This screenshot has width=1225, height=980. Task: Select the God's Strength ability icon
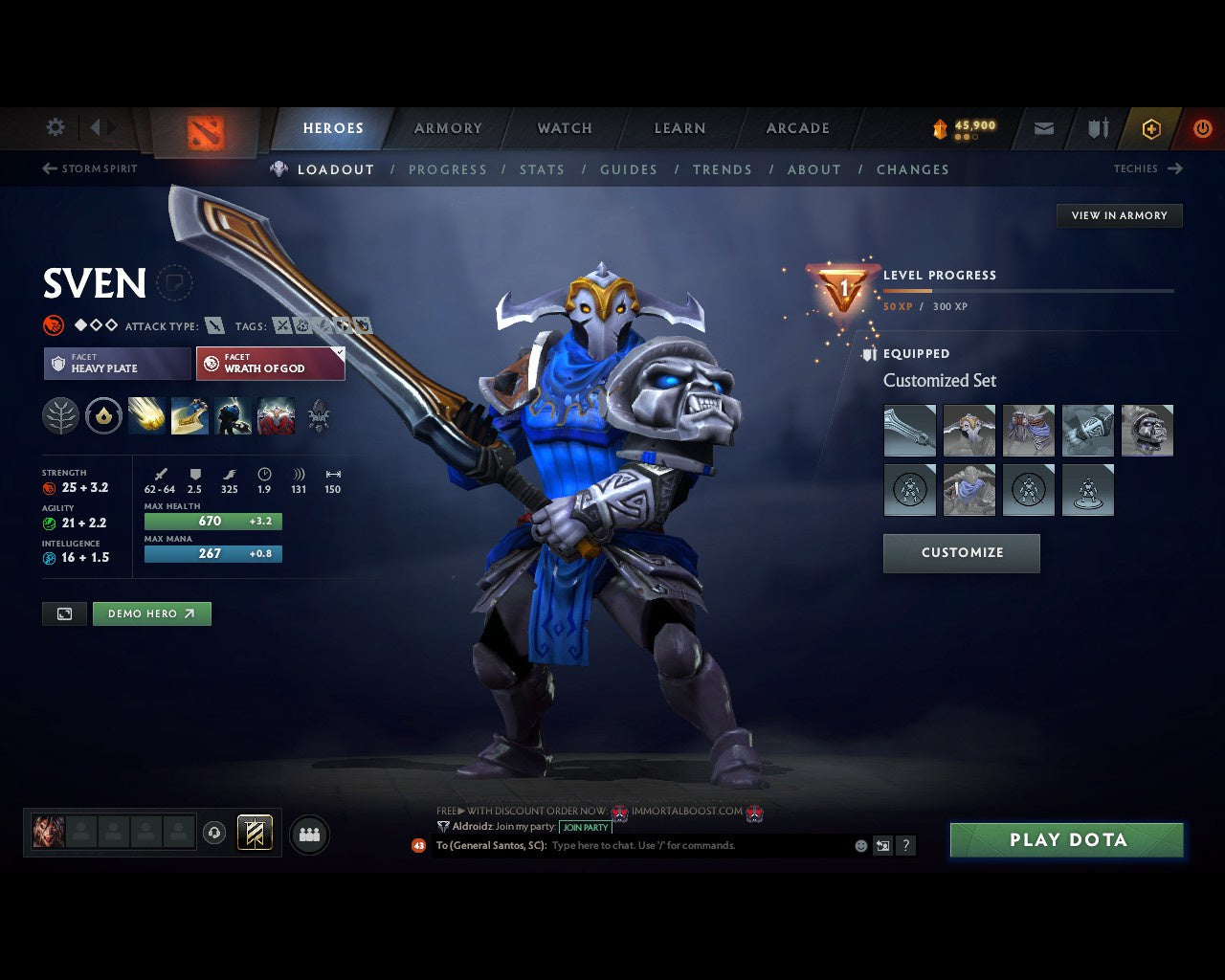click(x=276, y=415)
